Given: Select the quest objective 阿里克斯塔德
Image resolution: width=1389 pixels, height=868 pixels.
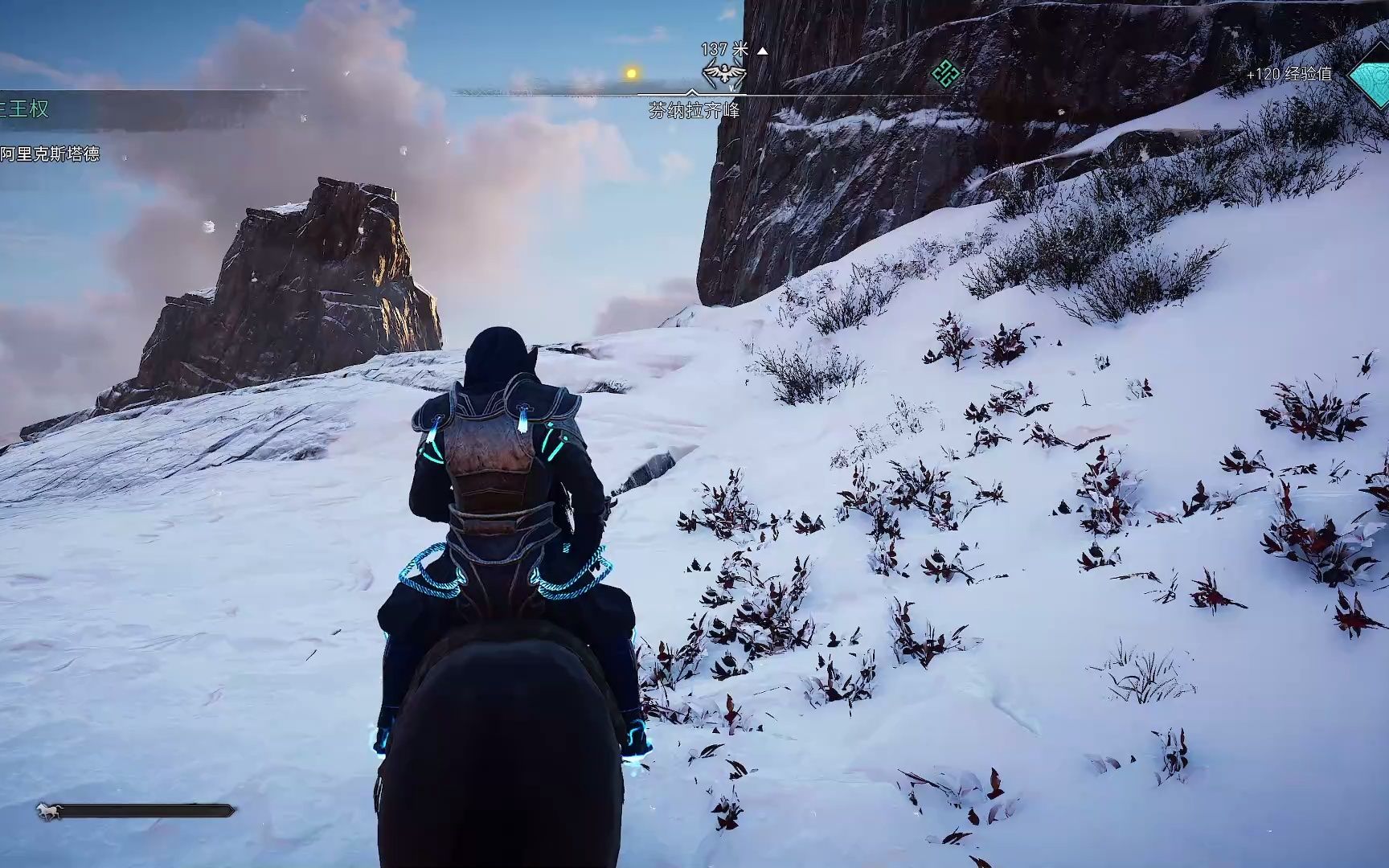Looking at the screenshot, I should [x=50, y=154].
